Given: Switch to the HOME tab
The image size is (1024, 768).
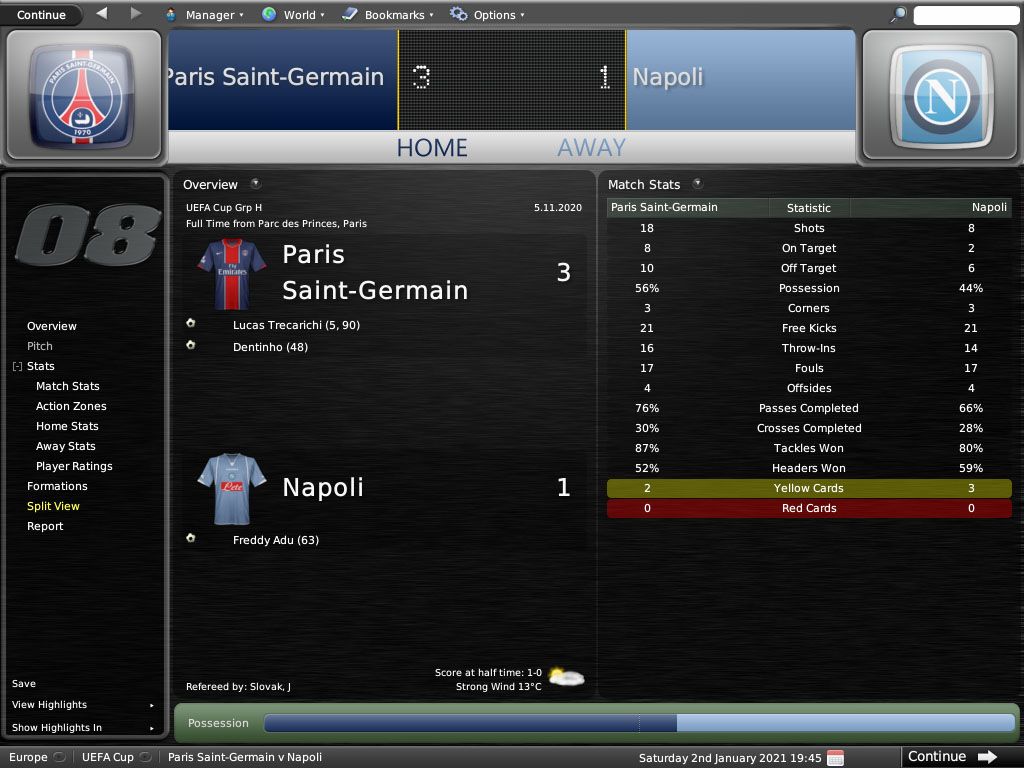Looking at the screenshot, I should coord(432,148).
